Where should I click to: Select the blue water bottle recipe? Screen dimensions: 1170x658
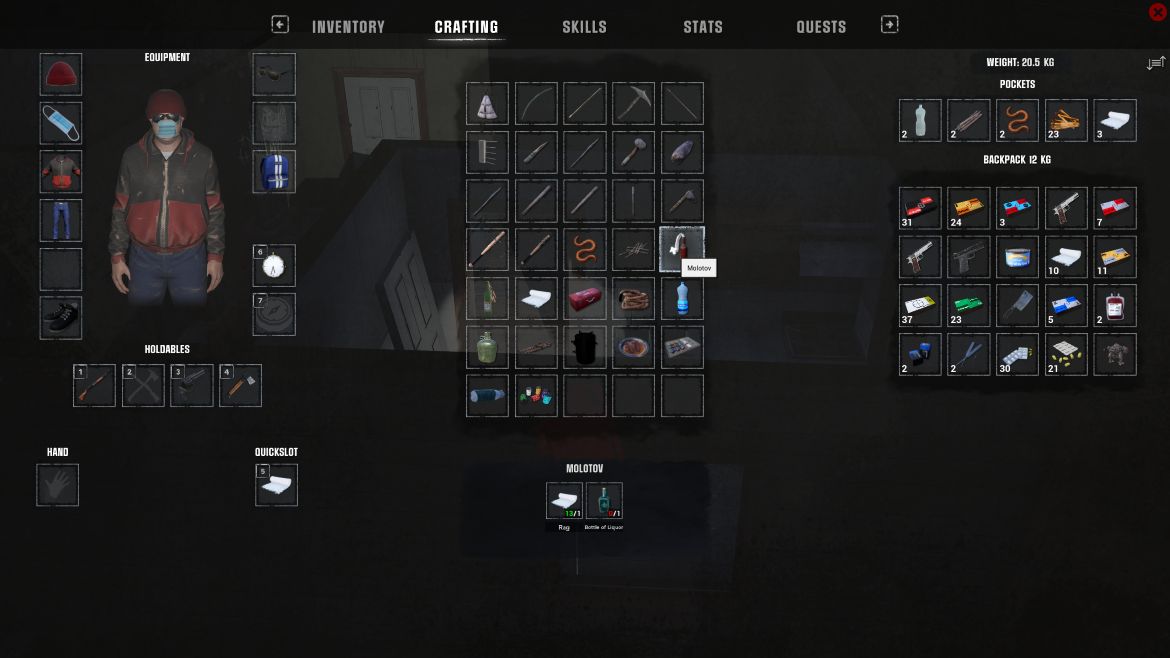(682, 298)
